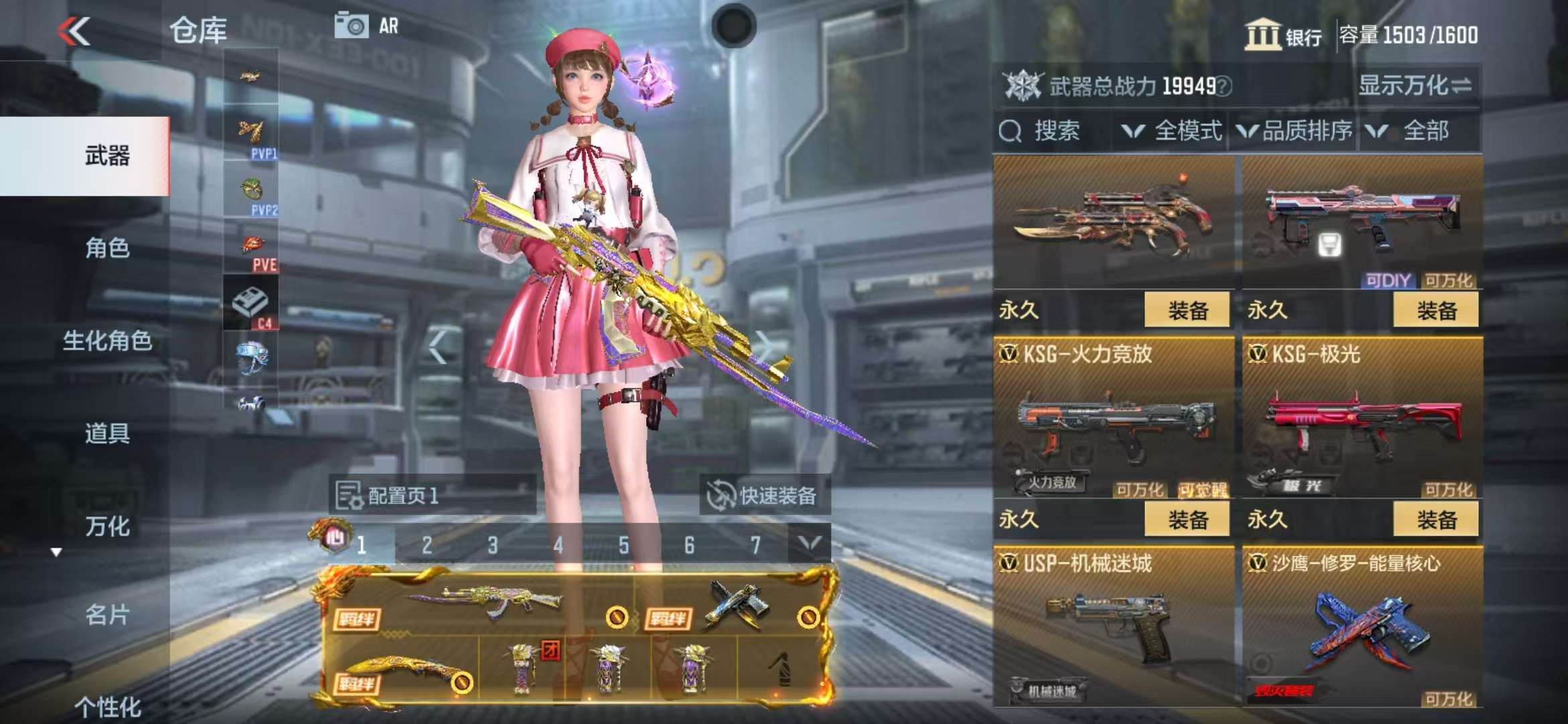Open the 道具 items category
This screenshot has height=724, width=1568.
pos(107,433)
